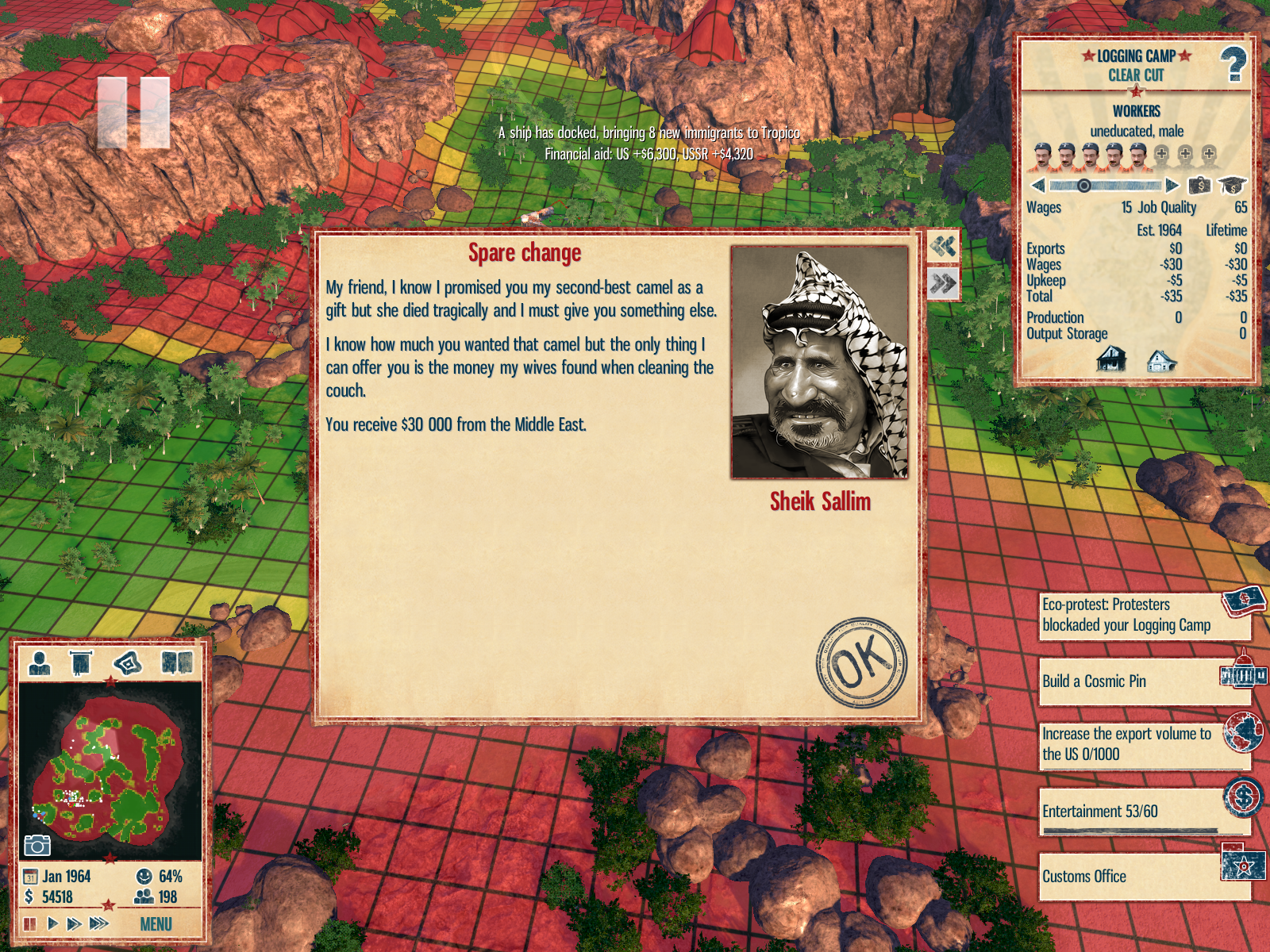Image resolution: width=1270 pixels, height=952 pixels.
Task: Open the almanac book icon above minimap
Action: [x=177, y=662]
